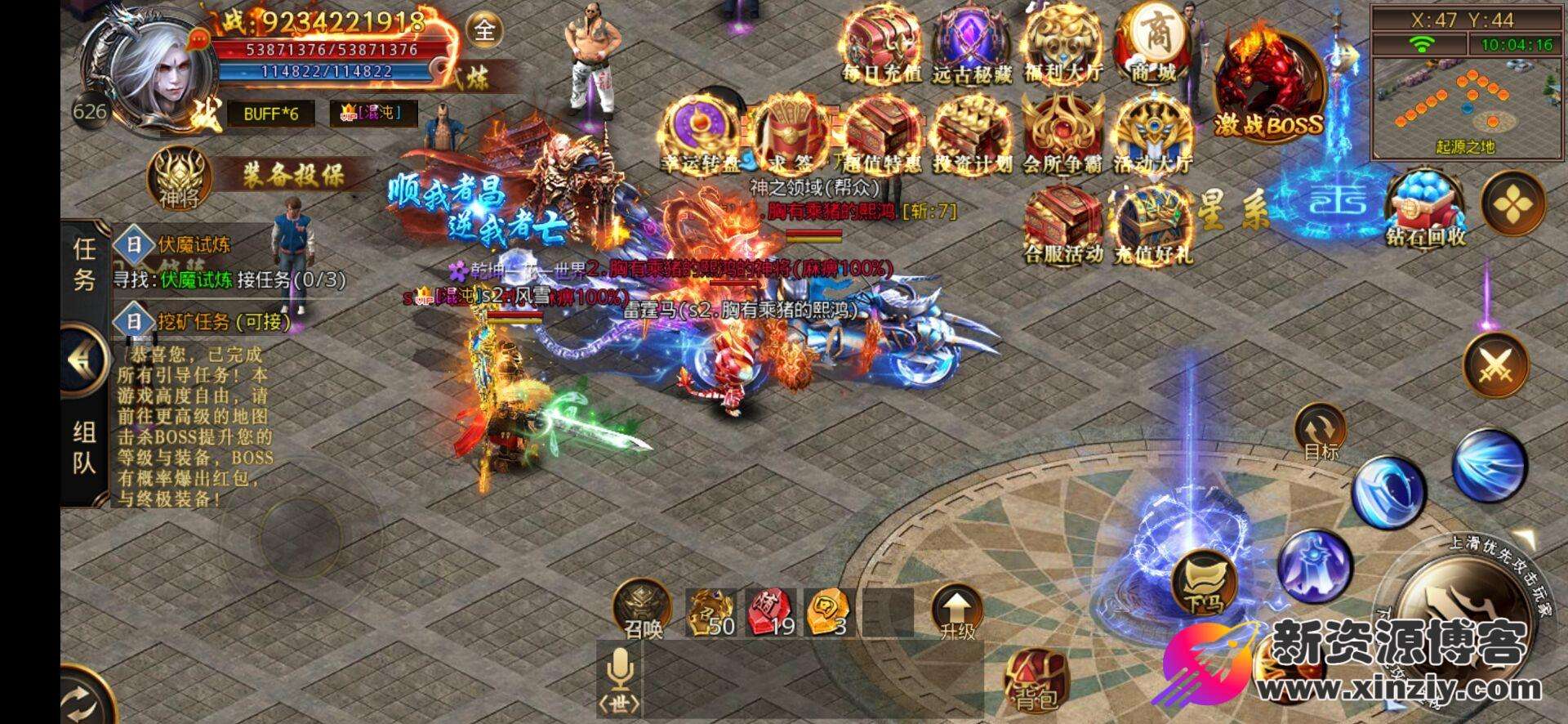Open the 起源之地 minimap
The height and width of the screenshot is (724, 1568).
point(1464,106)
